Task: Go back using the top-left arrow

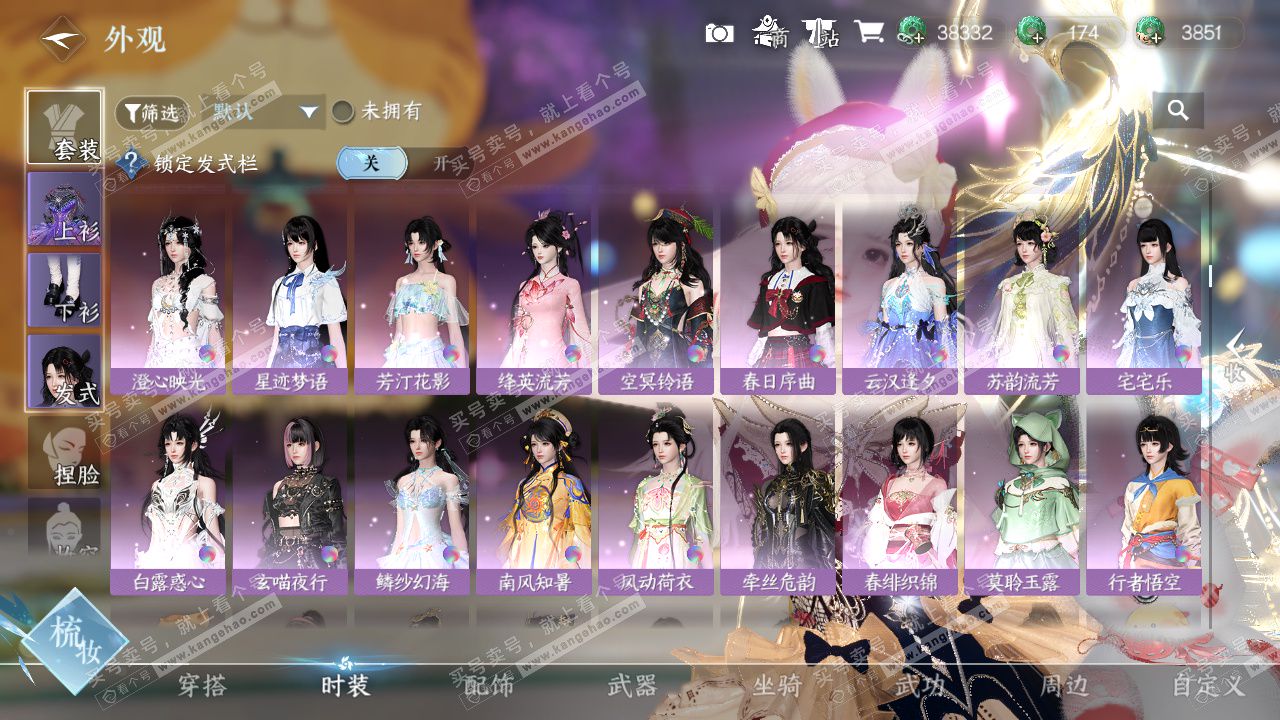Action: coord(62,39)
